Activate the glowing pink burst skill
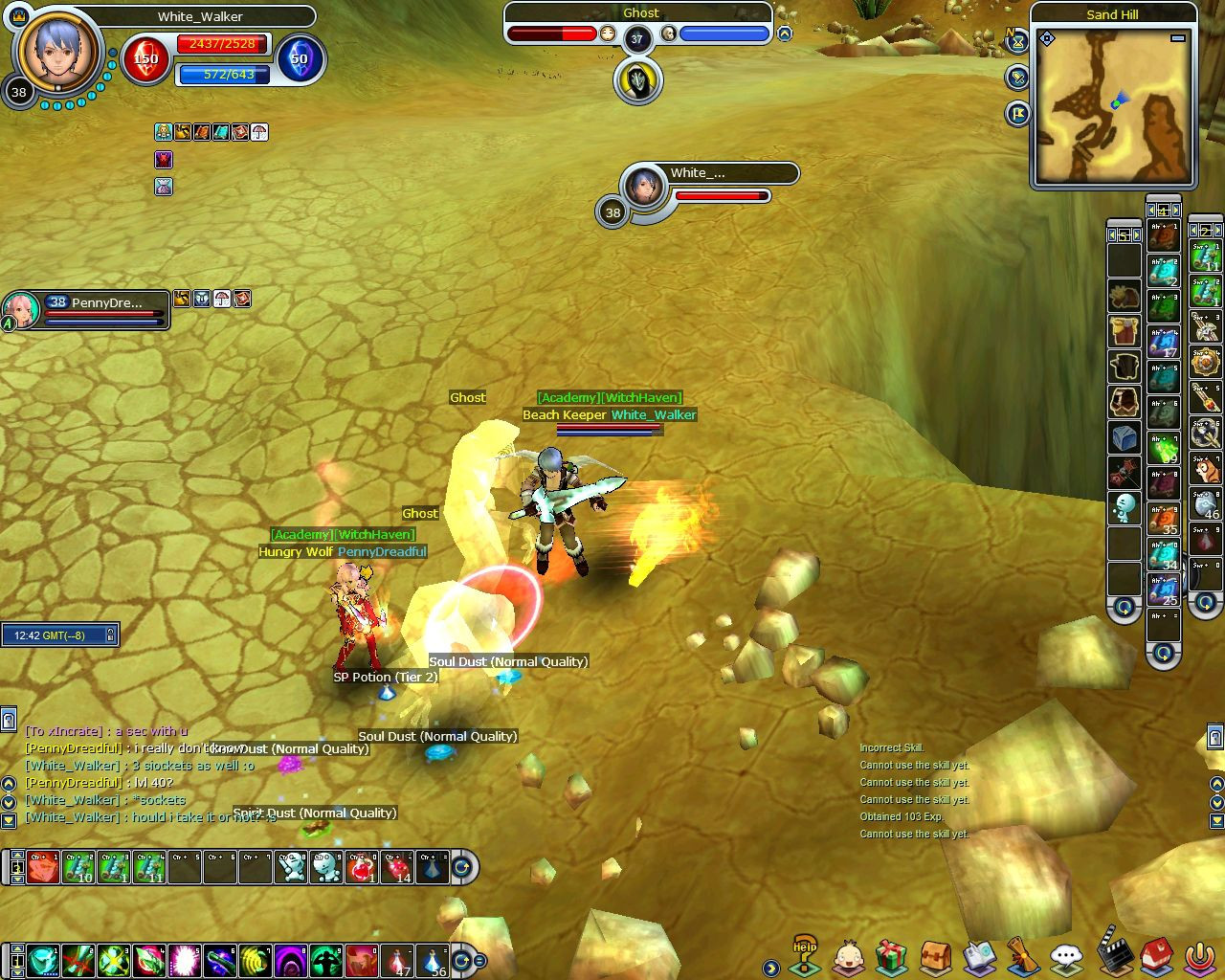The height and width of the screenshot is (980, 1225). pos(184,960)
